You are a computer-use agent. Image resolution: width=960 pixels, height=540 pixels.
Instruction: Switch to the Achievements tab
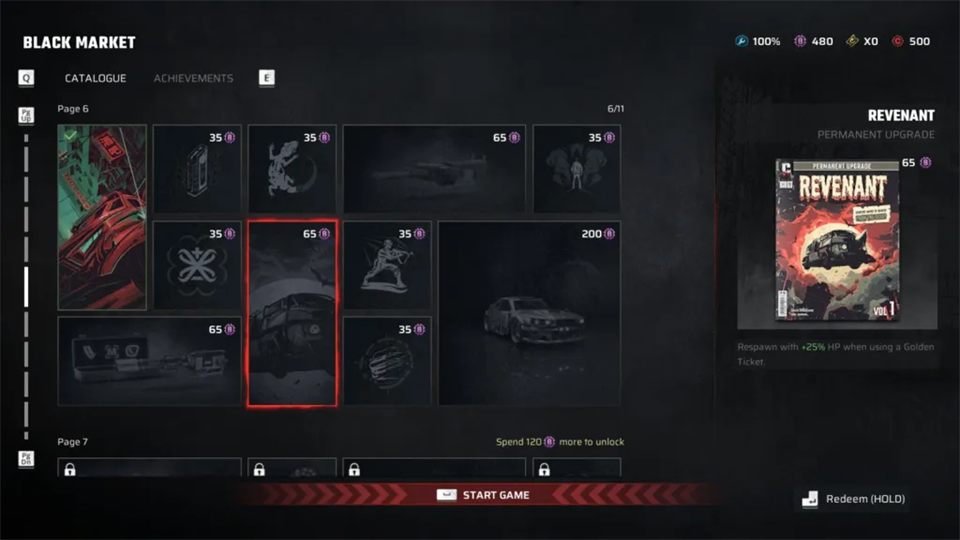click(x=193, y=78)
